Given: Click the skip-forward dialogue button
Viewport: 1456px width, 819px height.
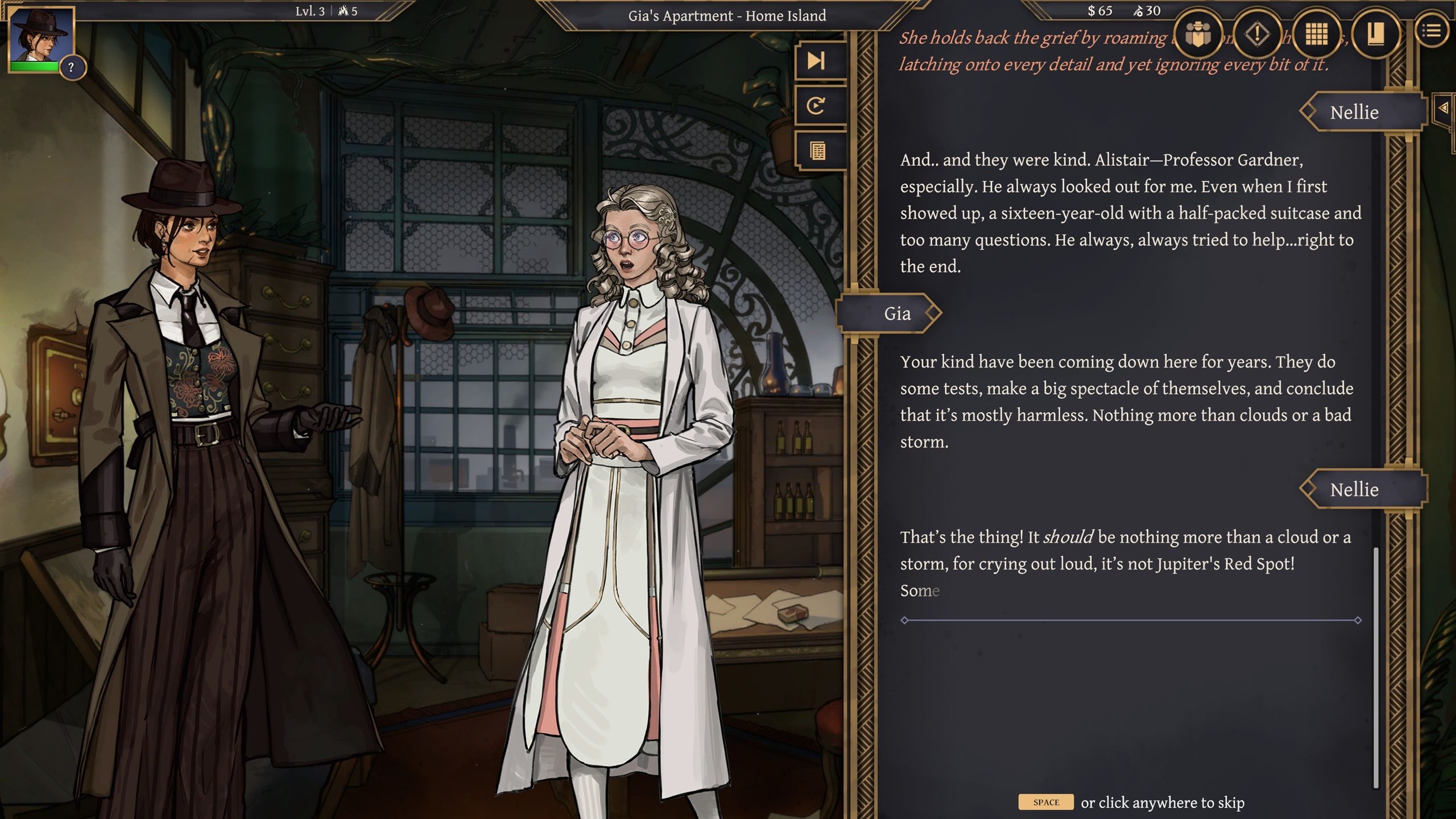Looking at the screenshot, I should click(x=817, y=60).
